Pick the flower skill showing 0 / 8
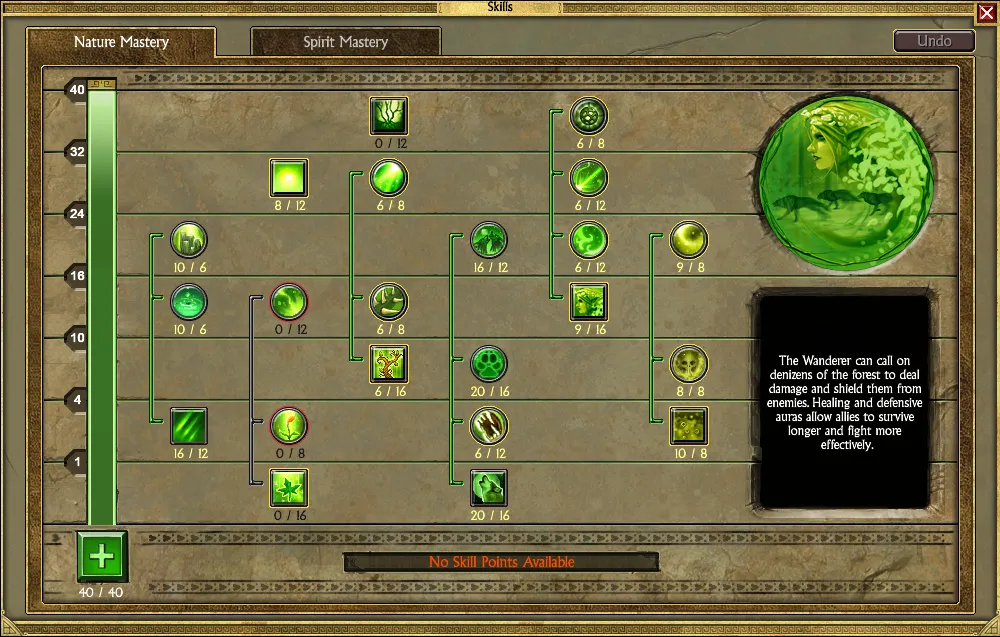Screen dimensions: 1000x637 click(289, 426)
